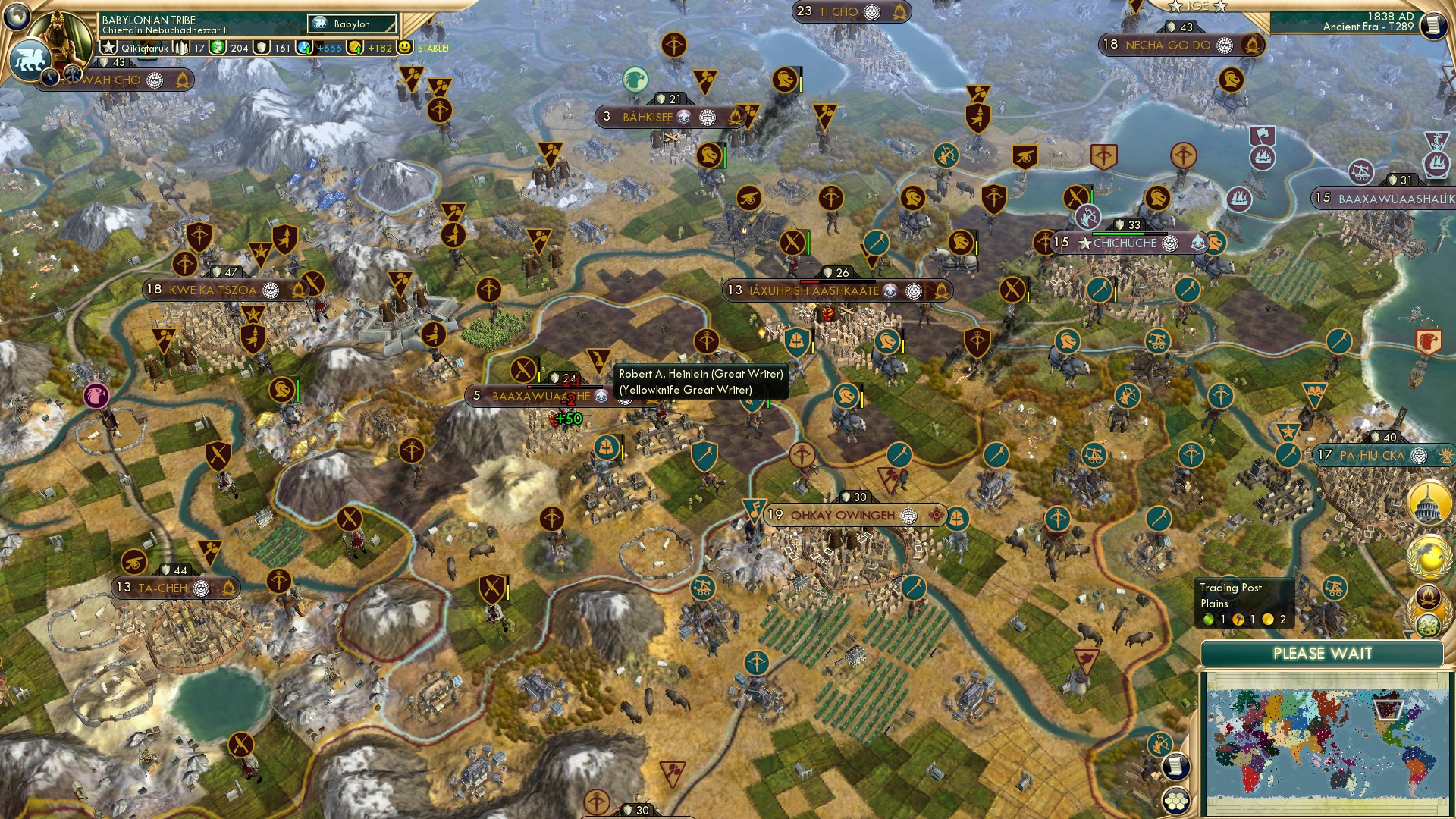This screenshot has height=819, width=1456.
Task: Click the faith icon showing 204
Action: (x=218, y=47)
